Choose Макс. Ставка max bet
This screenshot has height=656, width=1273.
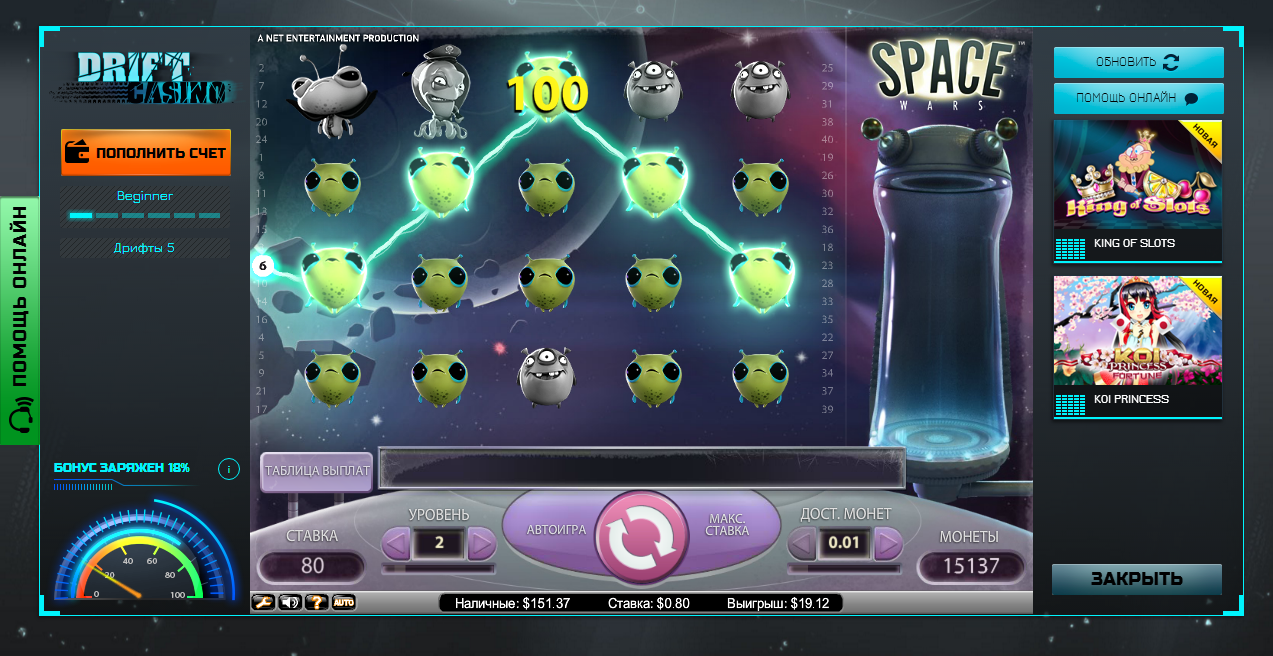[x=728, y=524]
